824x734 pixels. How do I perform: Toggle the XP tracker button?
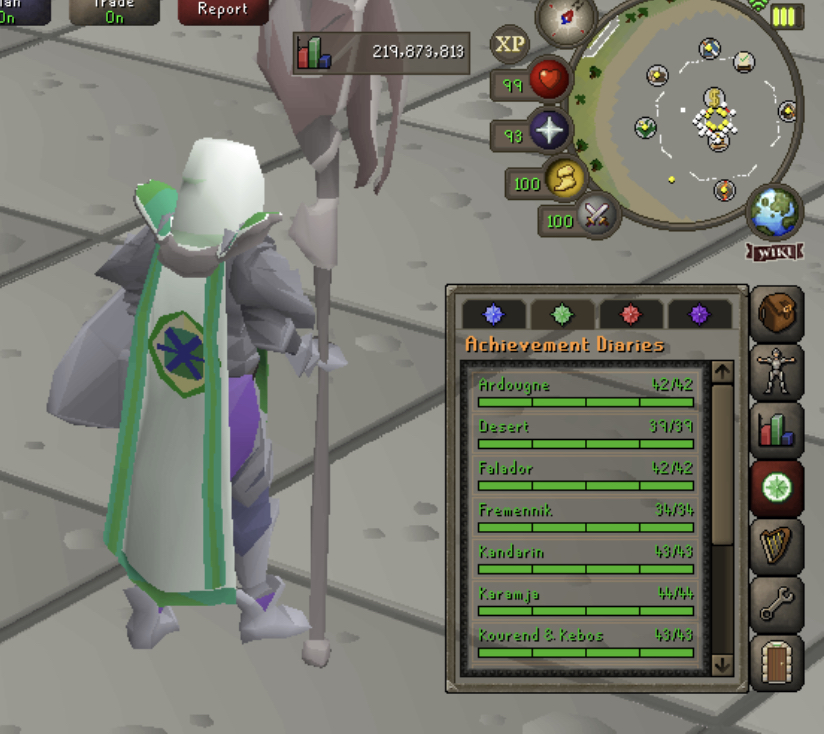coord(510,44)
